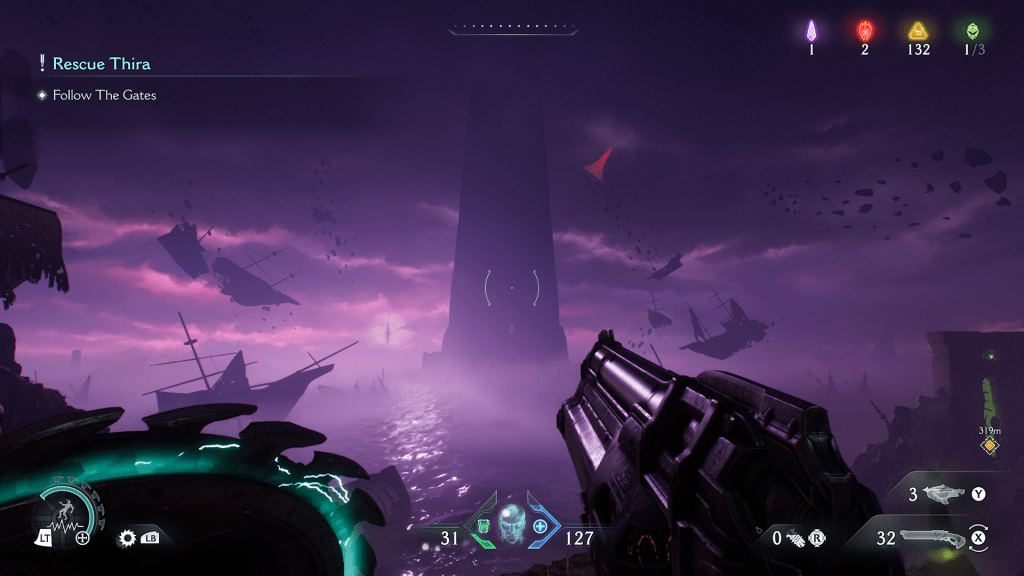The height and width of the screenshot is (576, 1024).
Task: Click the Follow The Gates objective
Action: click(x=104, y=95)
